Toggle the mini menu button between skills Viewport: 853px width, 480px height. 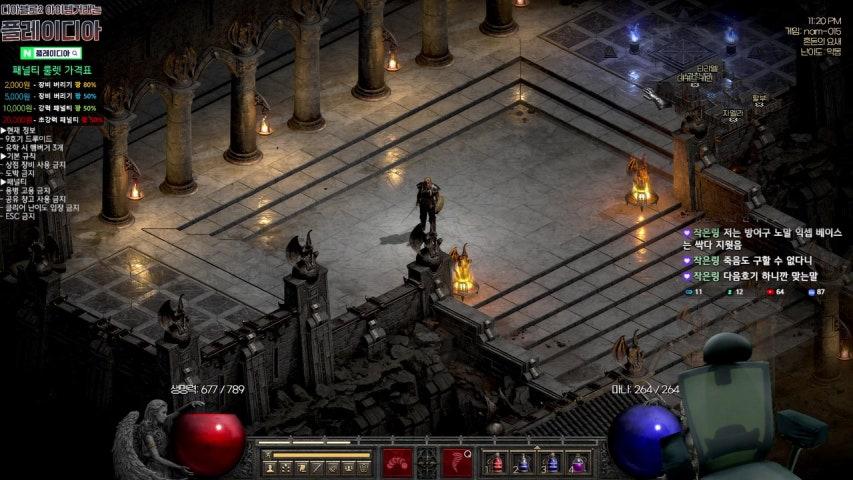coord(427,462)
